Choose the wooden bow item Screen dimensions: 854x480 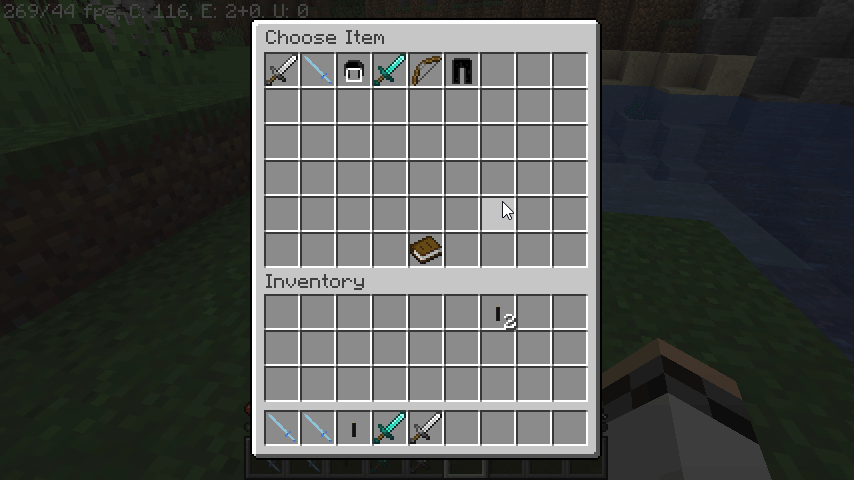coord(426,70)
